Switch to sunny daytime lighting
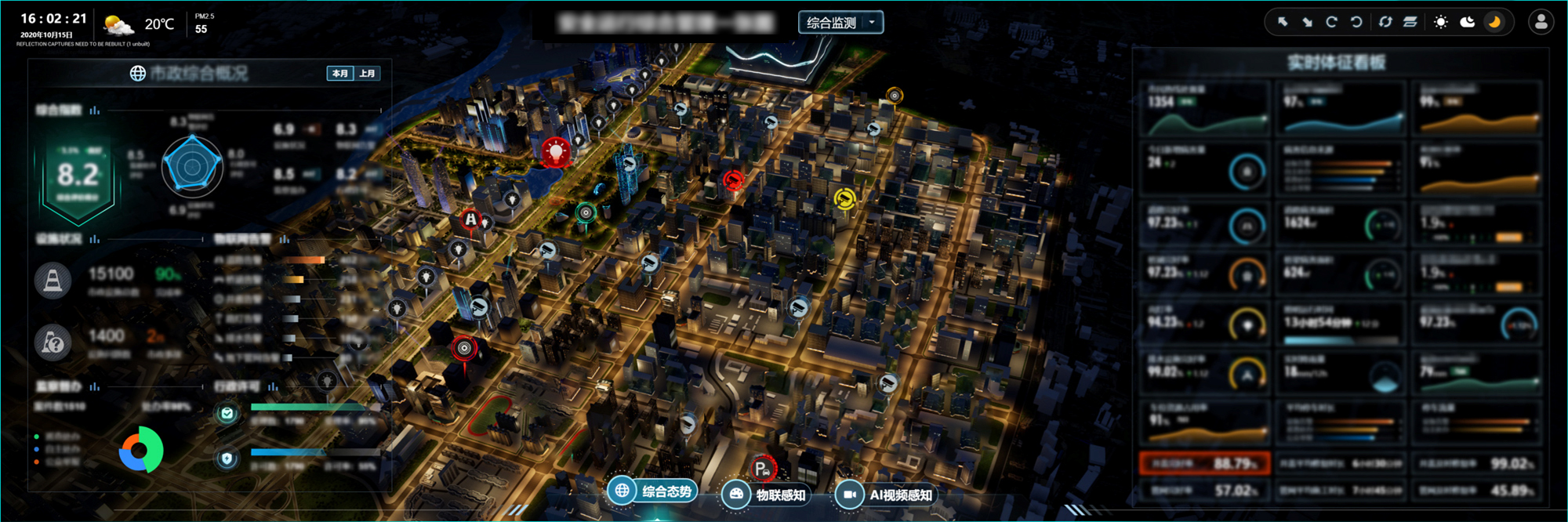The width and height of the screenshot is (1568, 522). click(1441, 22)
